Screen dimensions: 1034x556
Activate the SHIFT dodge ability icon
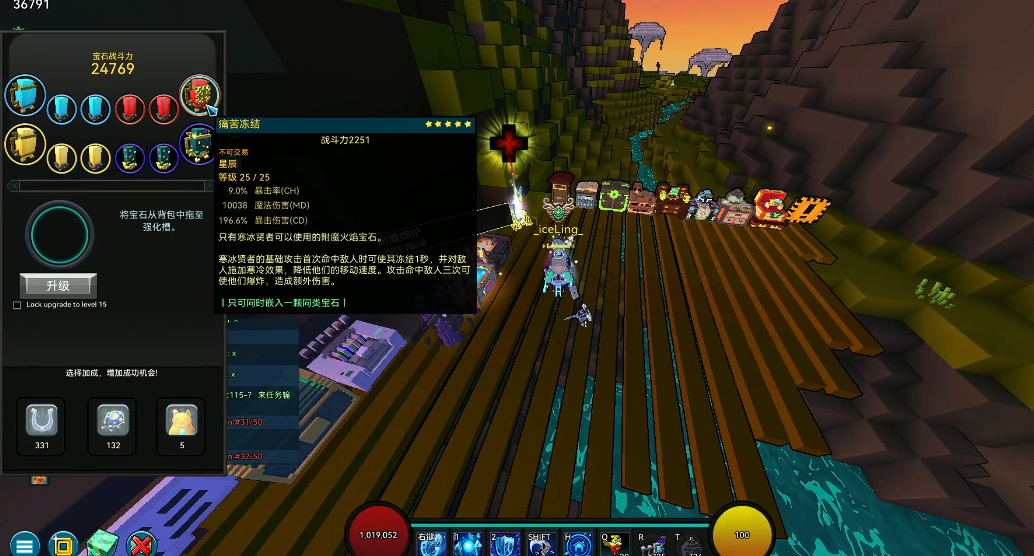tap(540, 545)
